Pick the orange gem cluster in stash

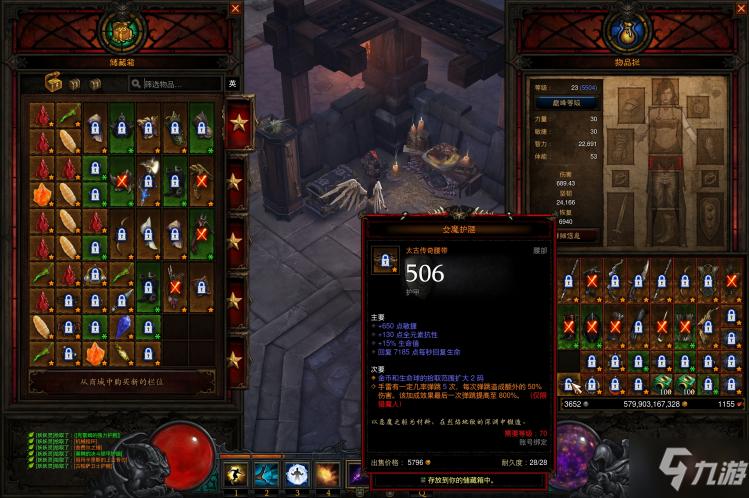[x=43, y=193]
